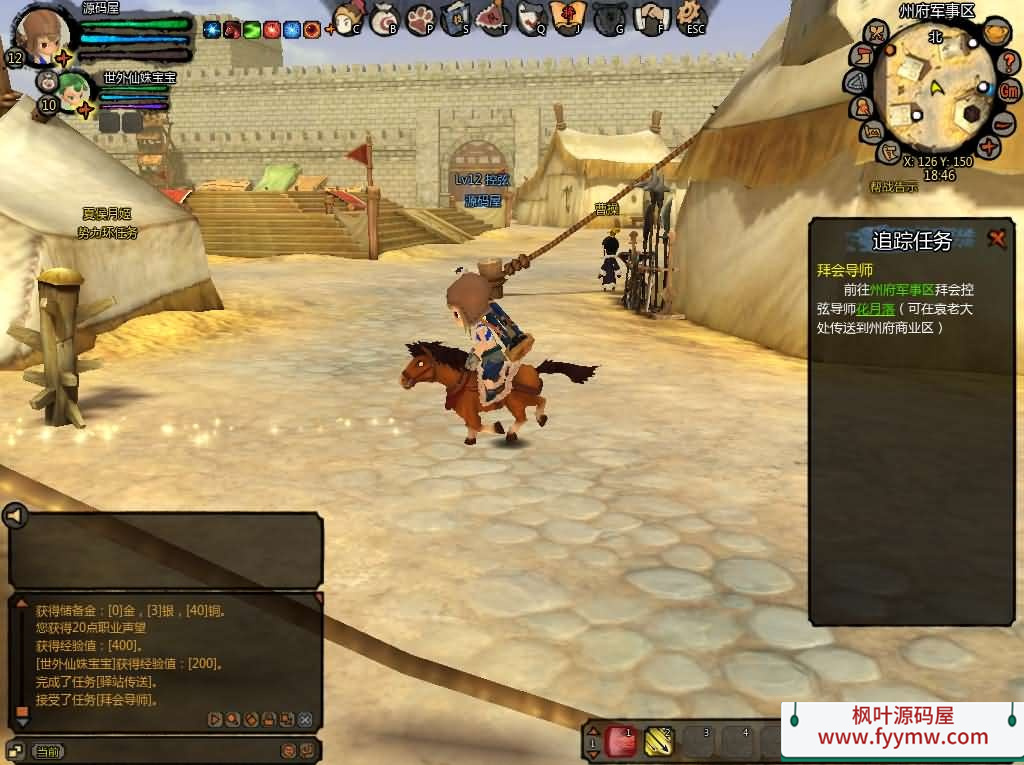Viewport: 1024px width, 765px height.
Task: Click the 花月落 NPC link in quest text
Action: (875, 308)
